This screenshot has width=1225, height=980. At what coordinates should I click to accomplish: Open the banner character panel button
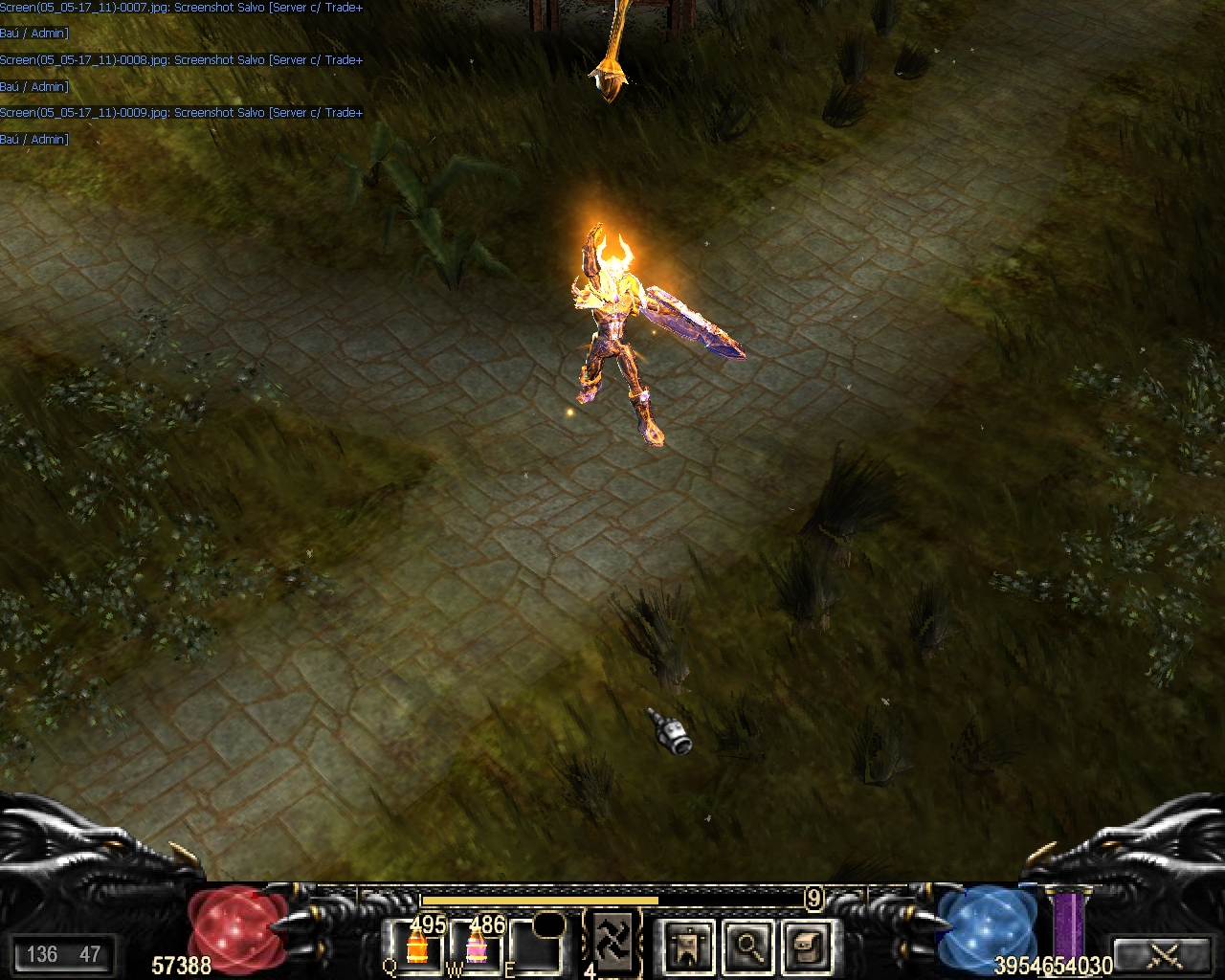(x=688, y=947)
